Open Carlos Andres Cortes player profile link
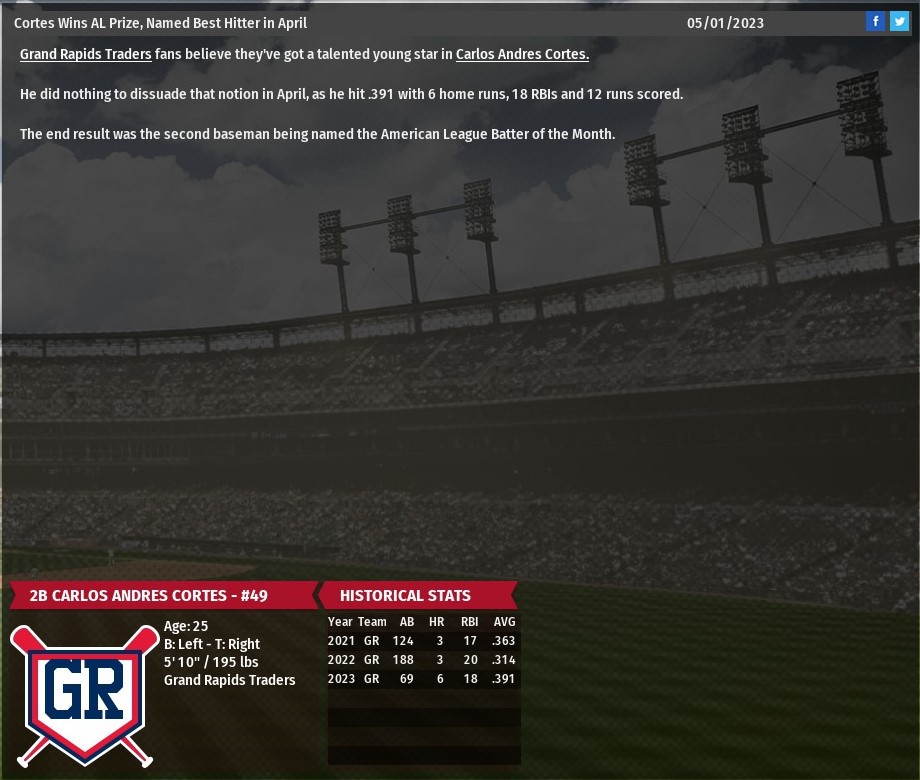Image resolution: width=920 pixels, height=780 pixels. pos(522,54)
